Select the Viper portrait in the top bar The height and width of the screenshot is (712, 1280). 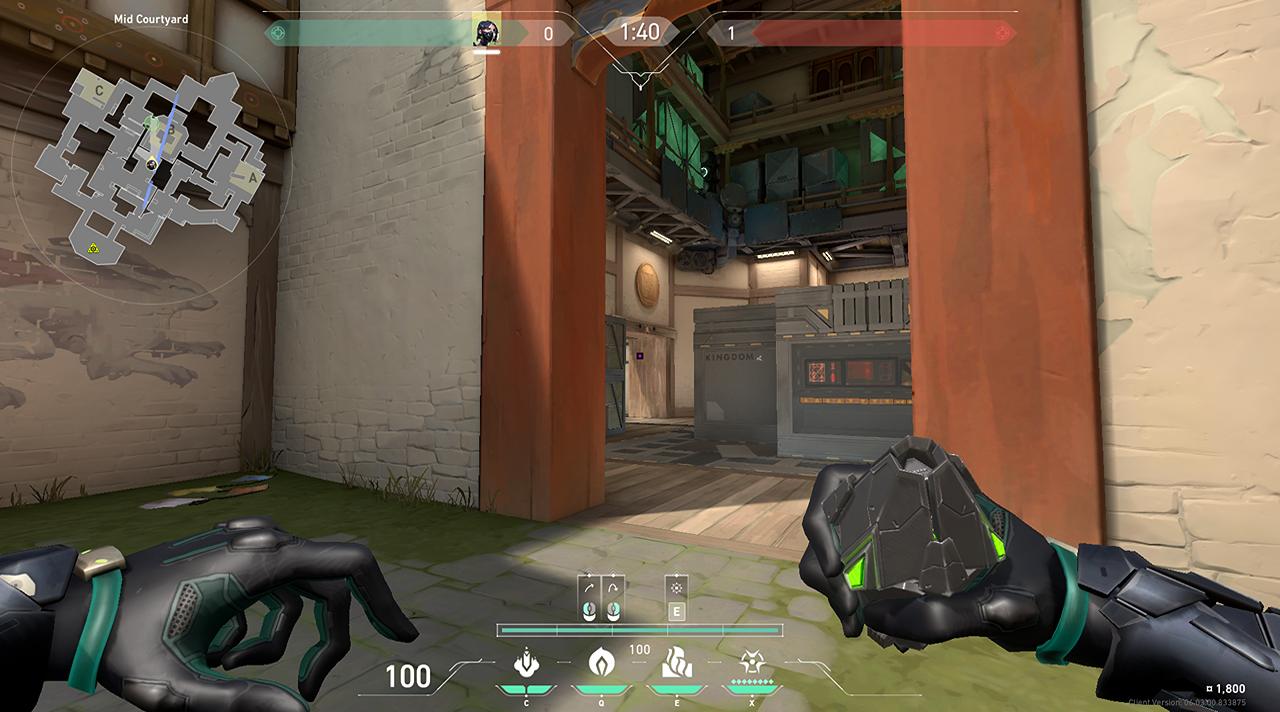[x=487, y=32]
